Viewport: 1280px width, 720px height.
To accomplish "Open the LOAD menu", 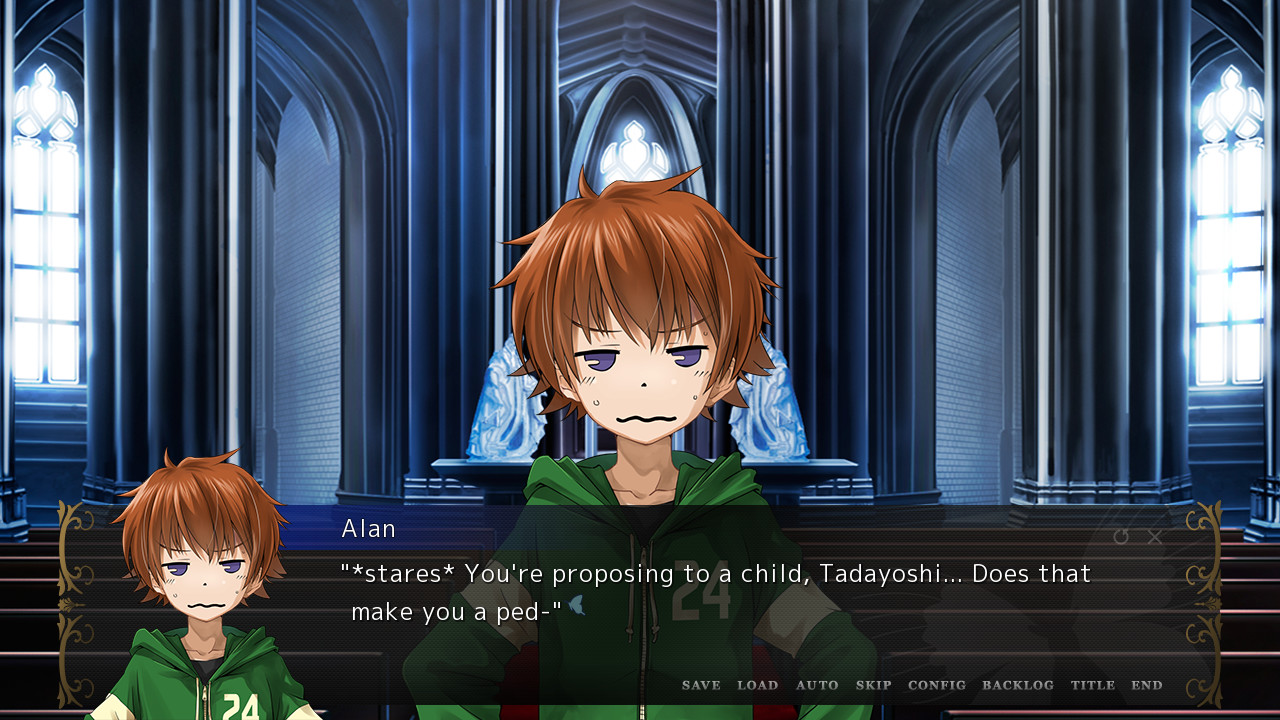I will point(757,685).
